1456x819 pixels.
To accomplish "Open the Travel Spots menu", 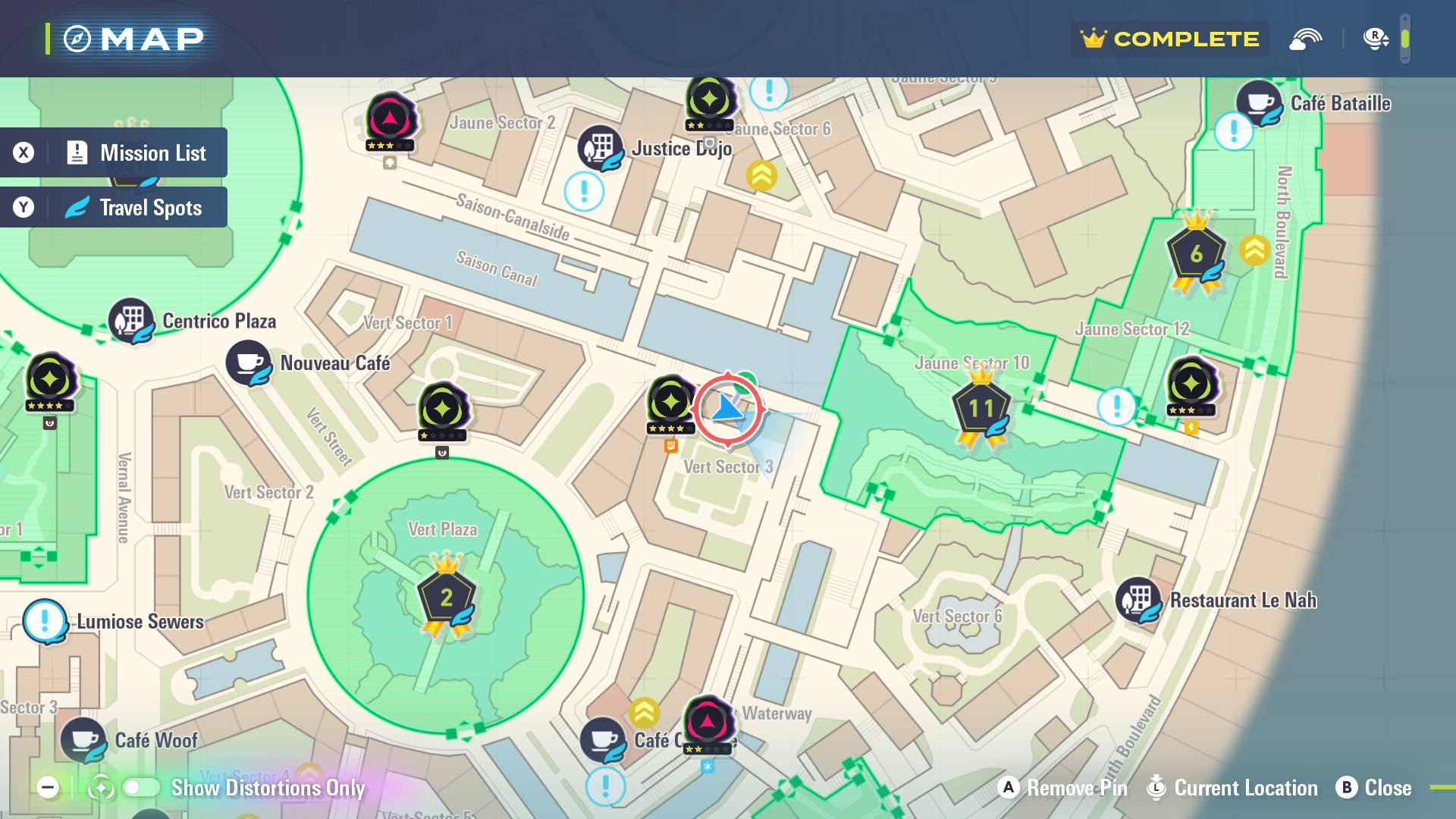I will pyautogui.click(x=114, y=206).
